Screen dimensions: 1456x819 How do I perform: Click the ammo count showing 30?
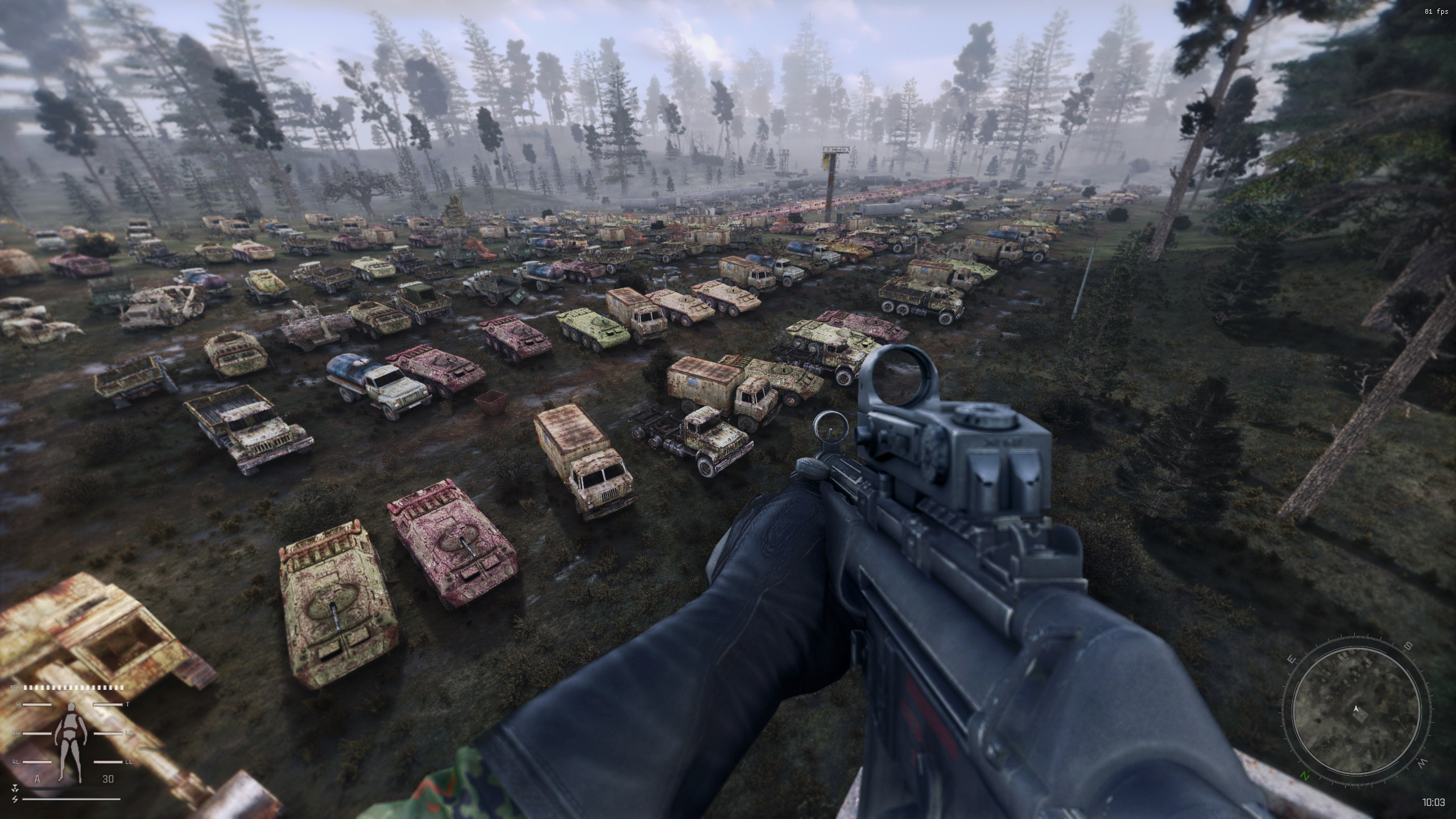click(108, 779)
